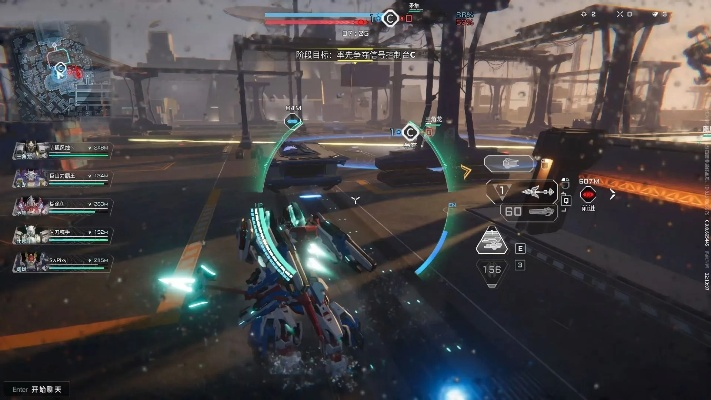Click the capture point C indicator at top
This screenshot has height=400, width=711.
tap(389, 16)
